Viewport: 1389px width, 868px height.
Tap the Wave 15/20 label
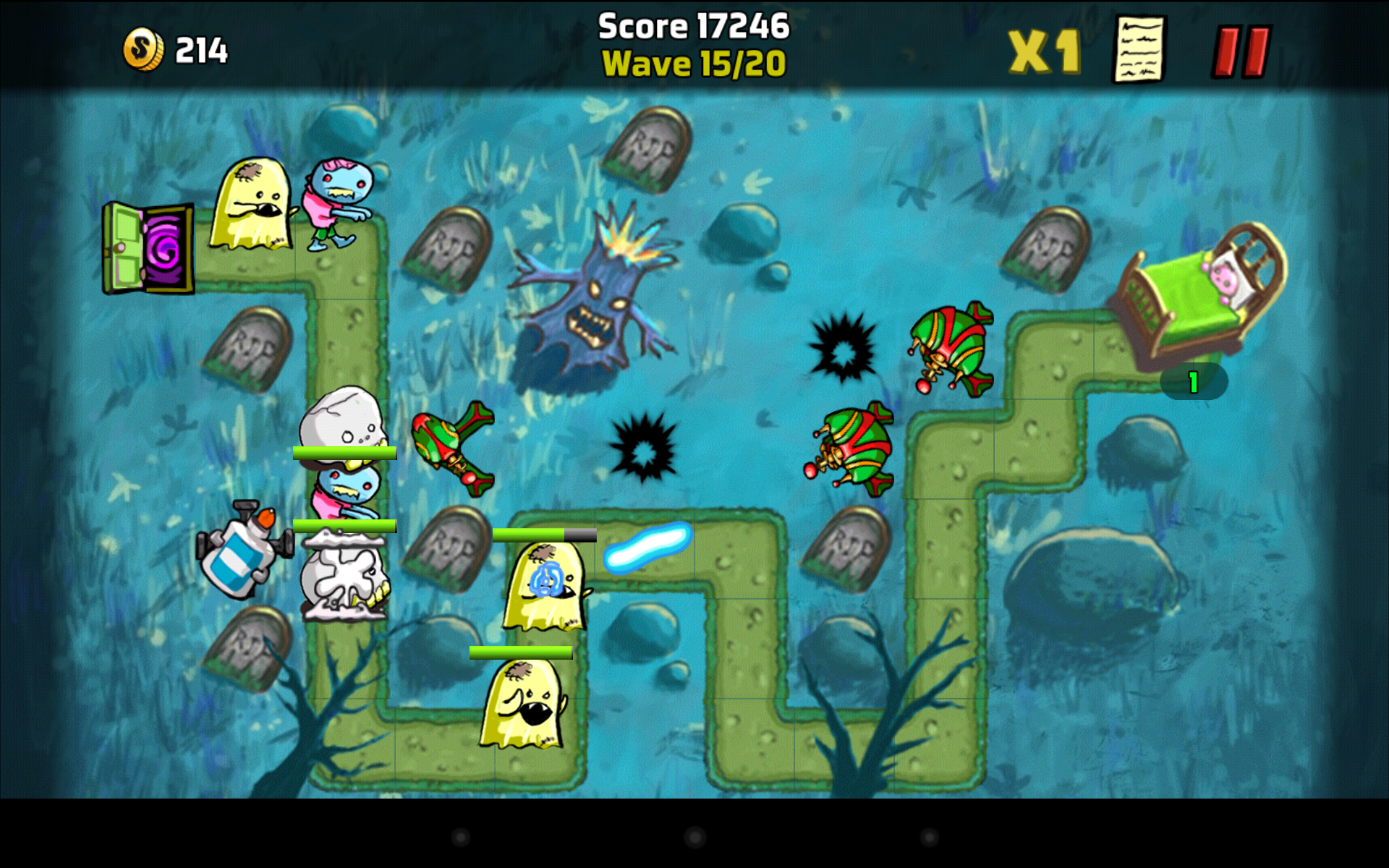pyautogui.click(x=693, y=64)
